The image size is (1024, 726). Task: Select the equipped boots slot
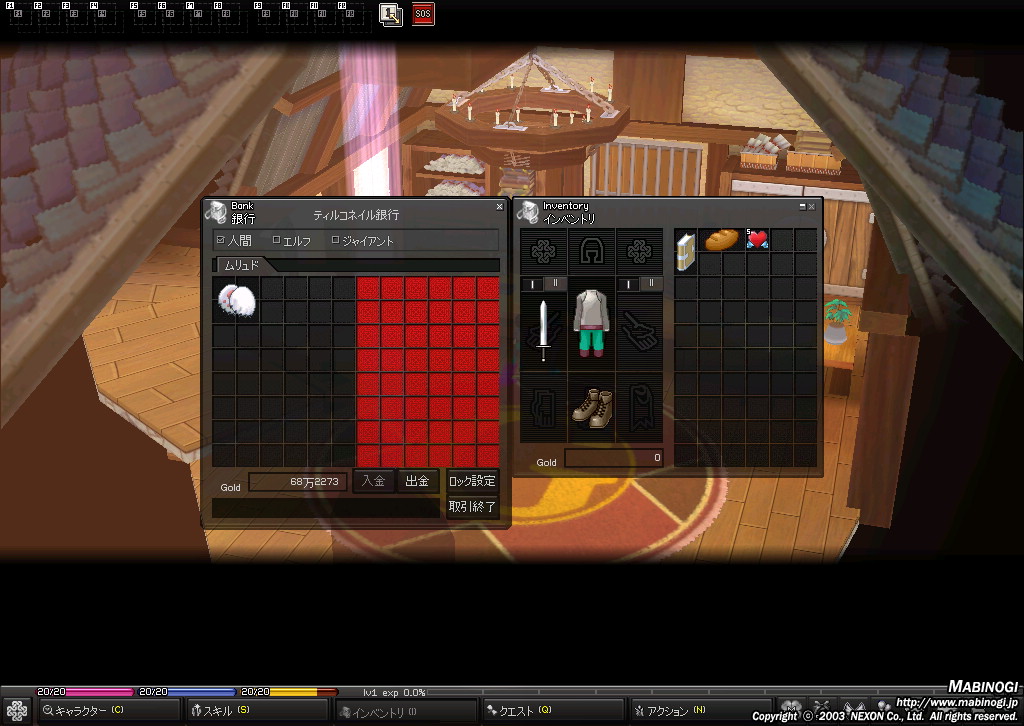coord(591,407)
